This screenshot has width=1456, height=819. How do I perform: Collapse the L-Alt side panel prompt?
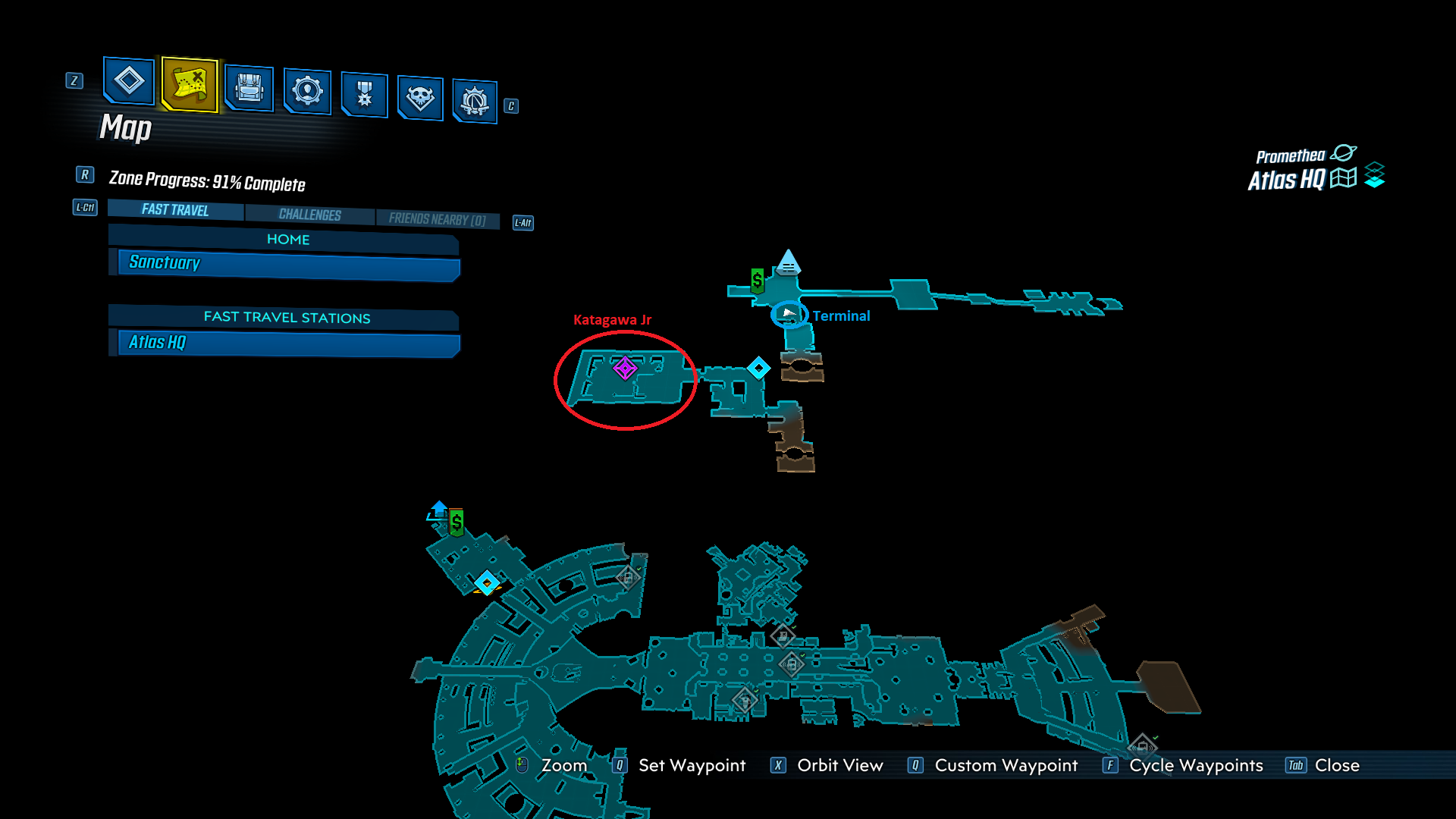522,222
